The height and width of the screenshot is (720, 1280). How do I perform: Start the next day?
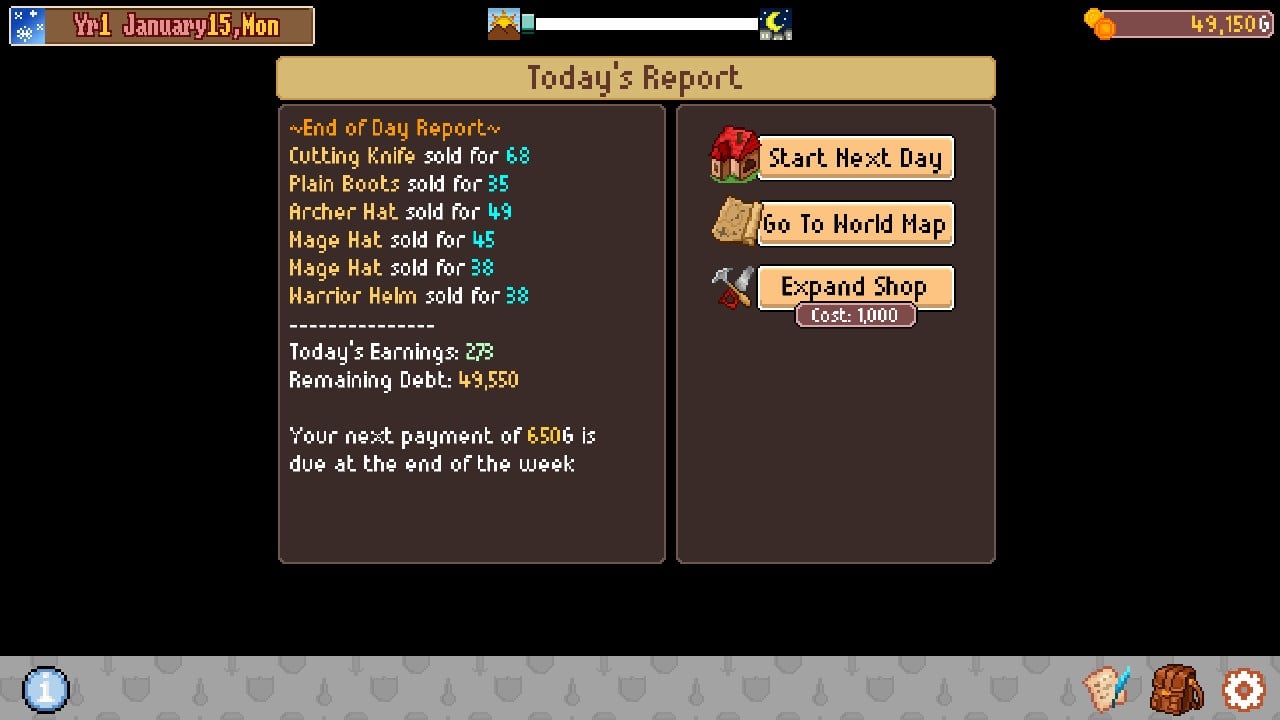pyautogui.click(x=854, y=158)
